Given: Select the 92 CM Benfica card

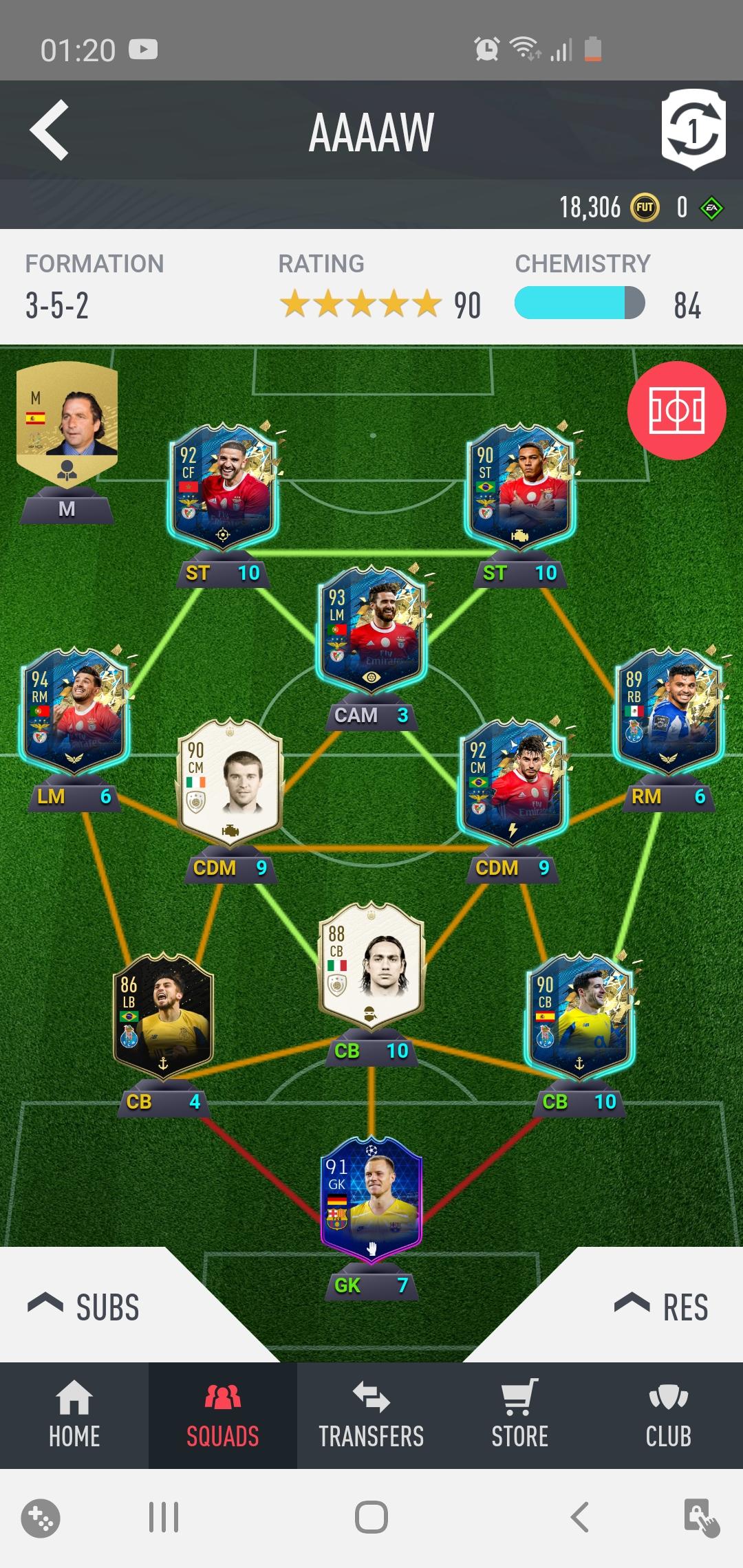Looking at the screenshot, I should (x=513, y=781).
